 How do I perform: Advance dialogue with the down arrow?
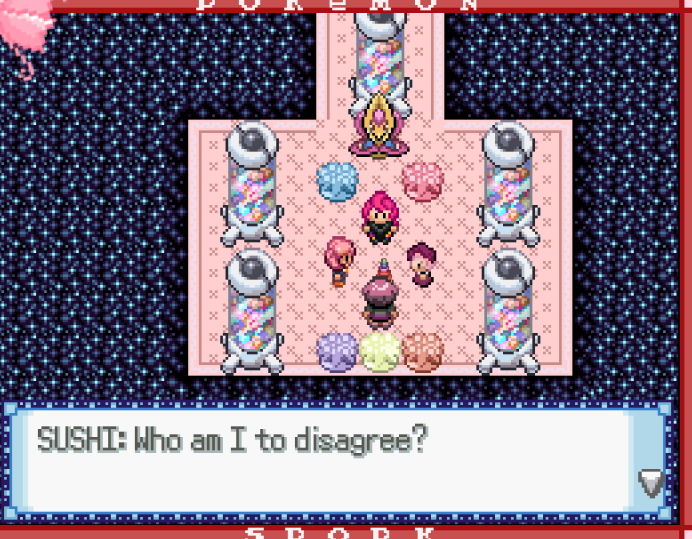pos(651,484)
